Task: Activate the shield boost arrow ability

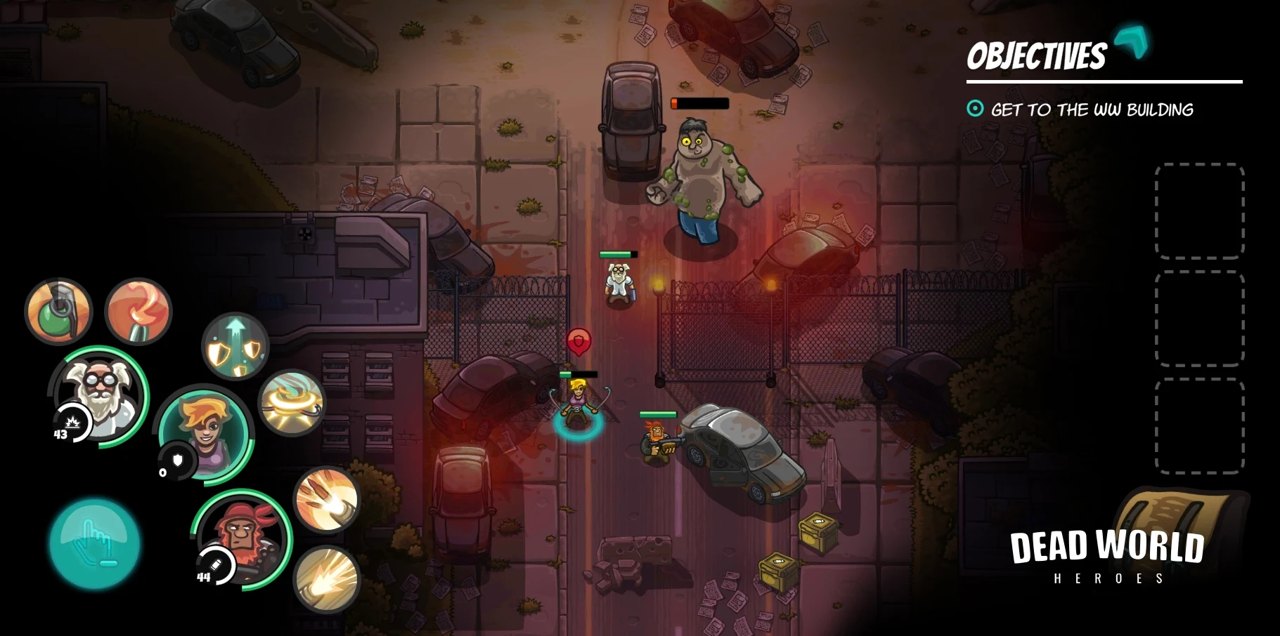Action: [x=235, y=346]
